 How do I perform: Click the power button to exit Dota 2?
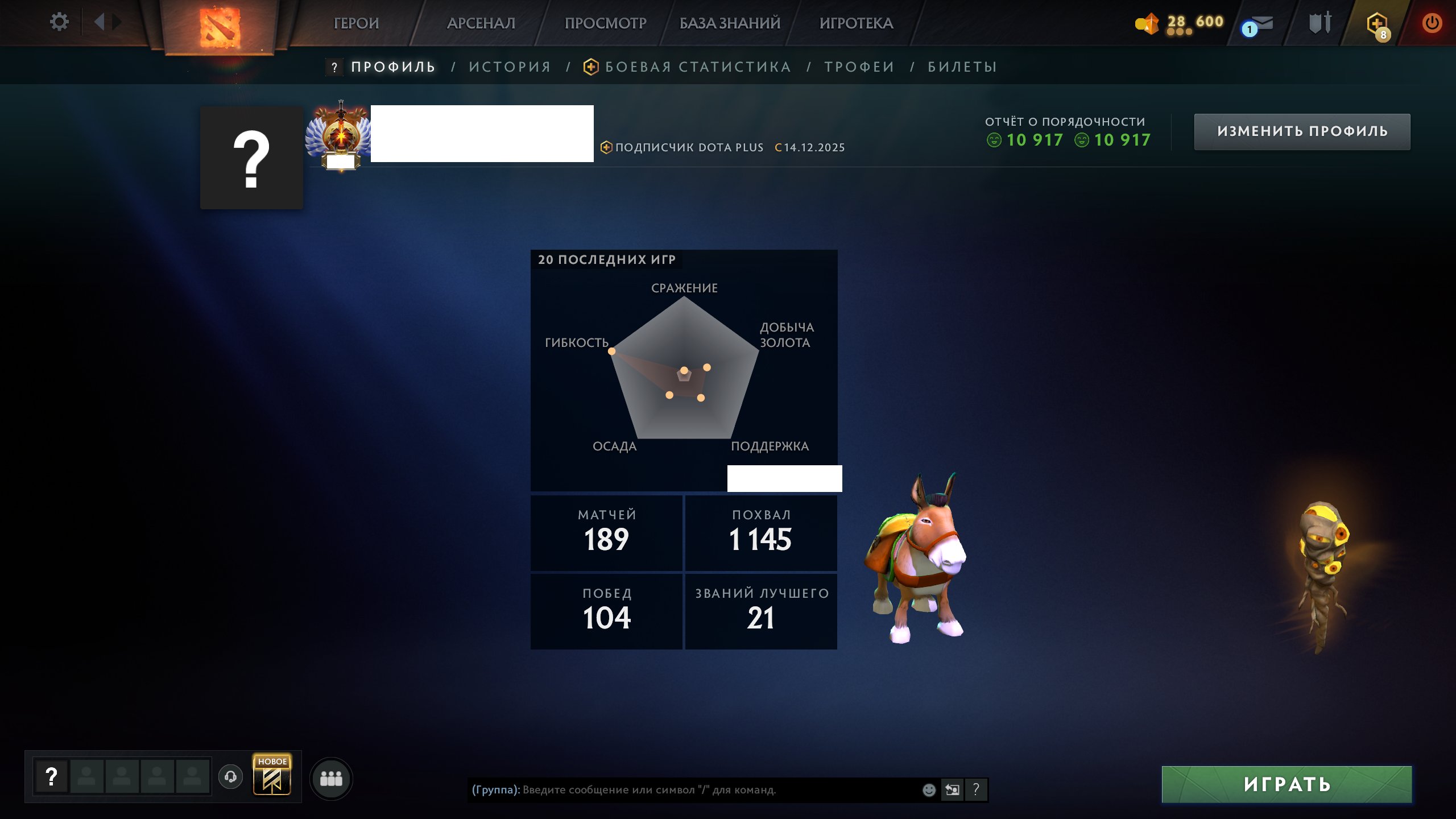(1432, 23)
